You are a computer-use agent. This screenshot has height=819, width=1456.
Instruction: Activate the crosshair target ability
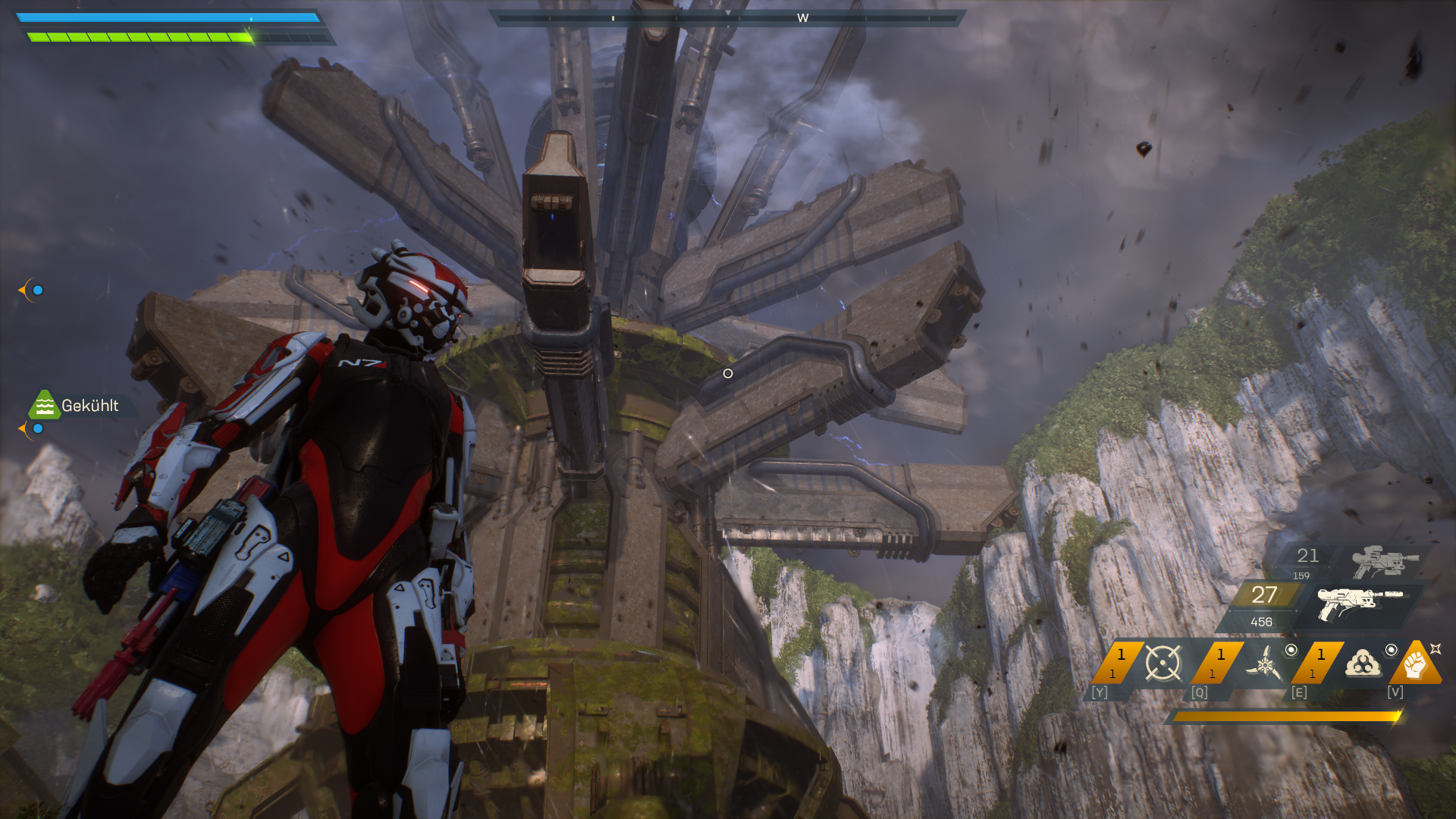click(1163, 663)
